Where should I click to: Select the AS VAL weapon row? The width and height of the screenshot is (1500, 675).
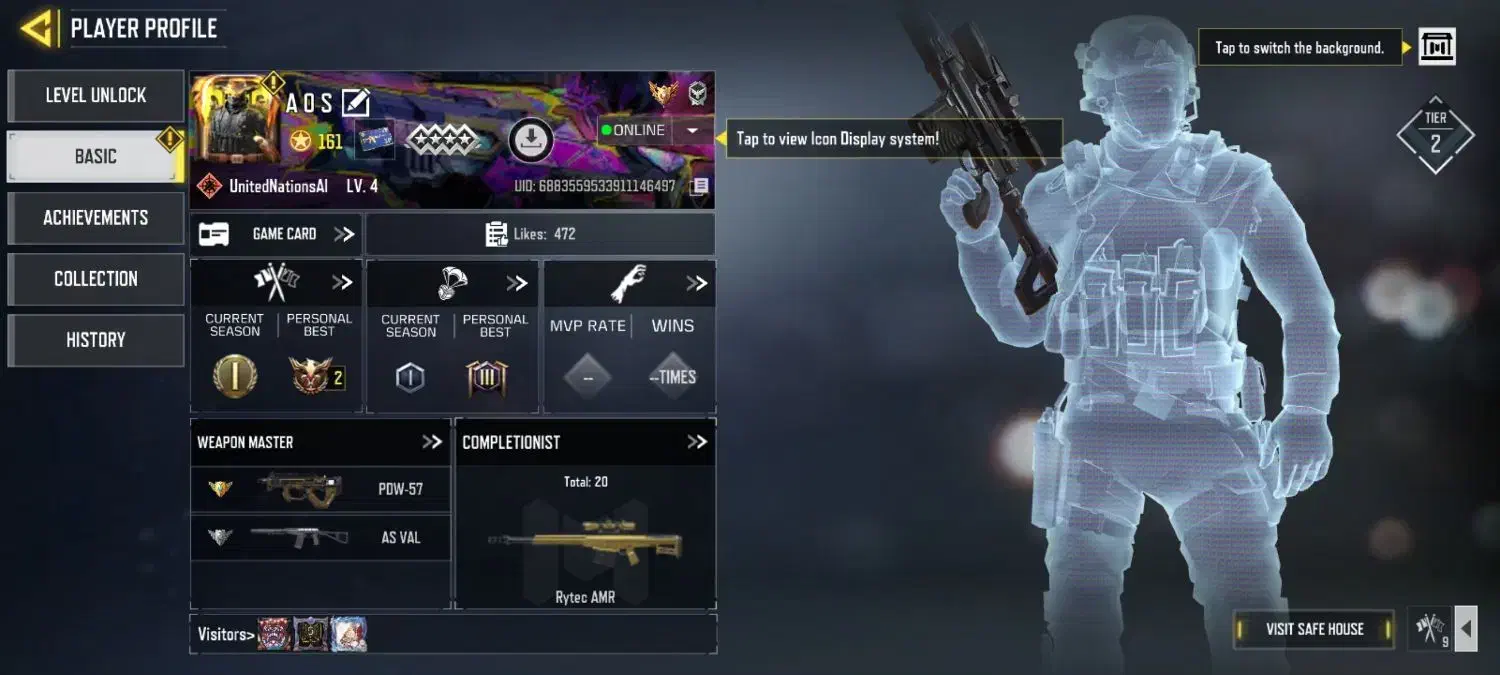click(x=320, y=537)
